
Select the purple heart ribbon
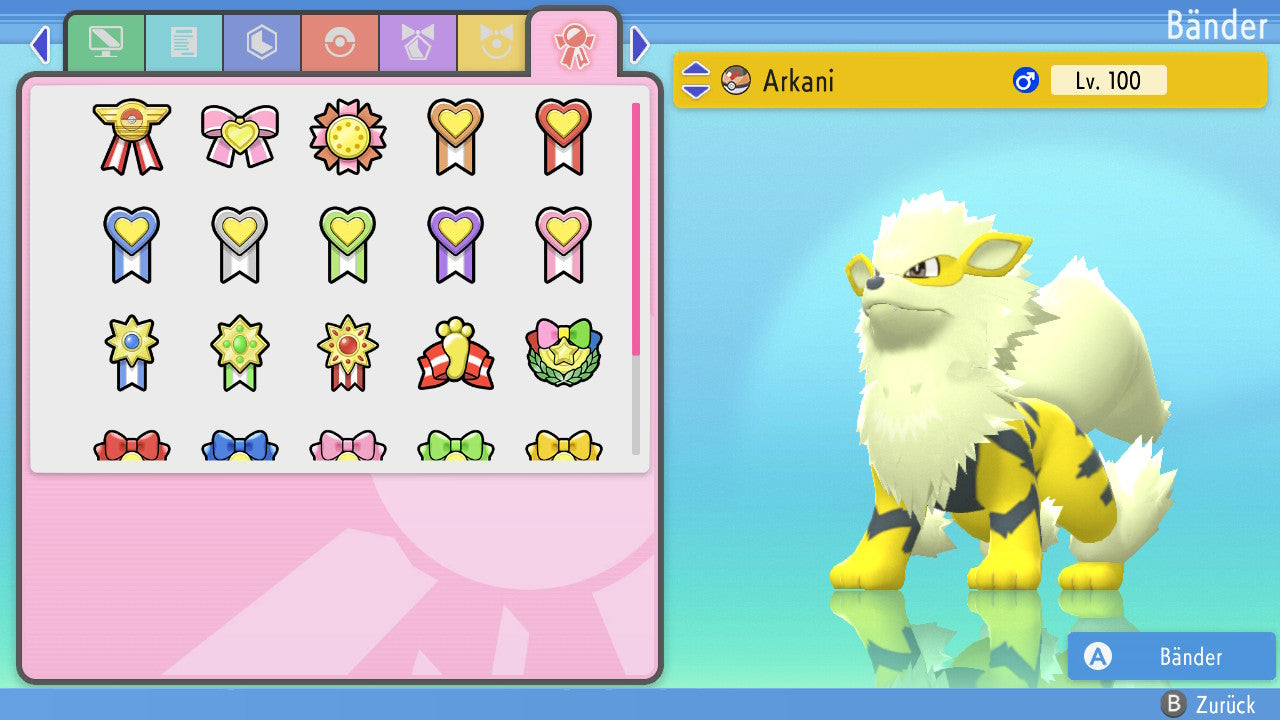pyautogui.click(x=456, y=244)
